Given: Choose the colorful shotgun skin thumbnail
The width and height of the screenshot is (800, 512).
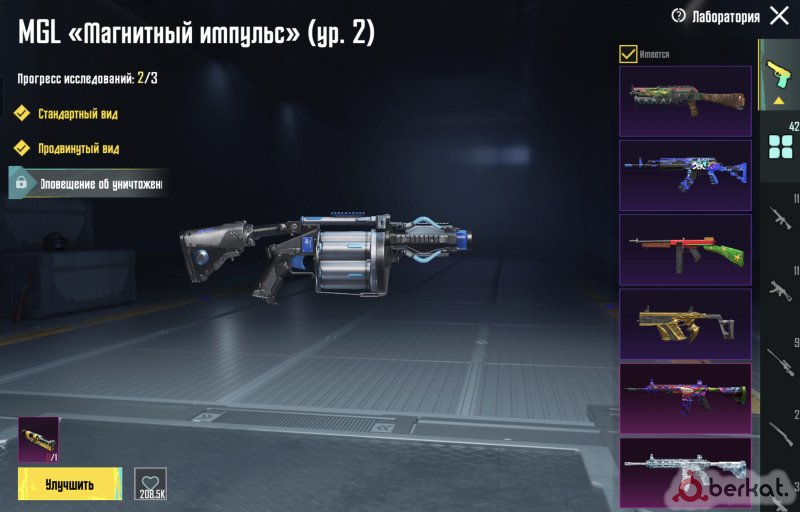Looking at the screenshot, I should click(685, 101).
